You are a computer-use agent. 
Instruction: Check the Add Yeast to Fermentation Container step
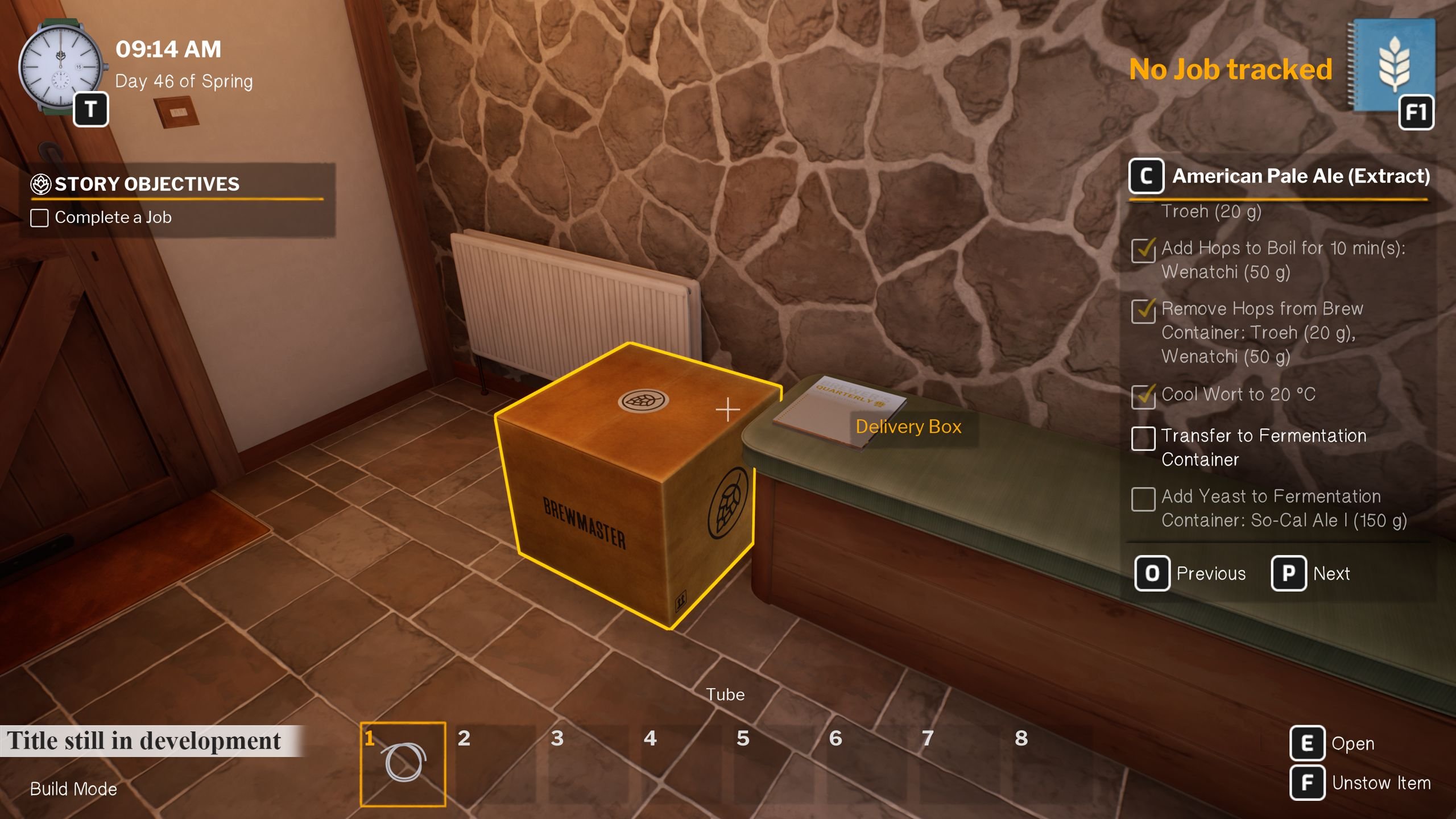point(1143,499)
